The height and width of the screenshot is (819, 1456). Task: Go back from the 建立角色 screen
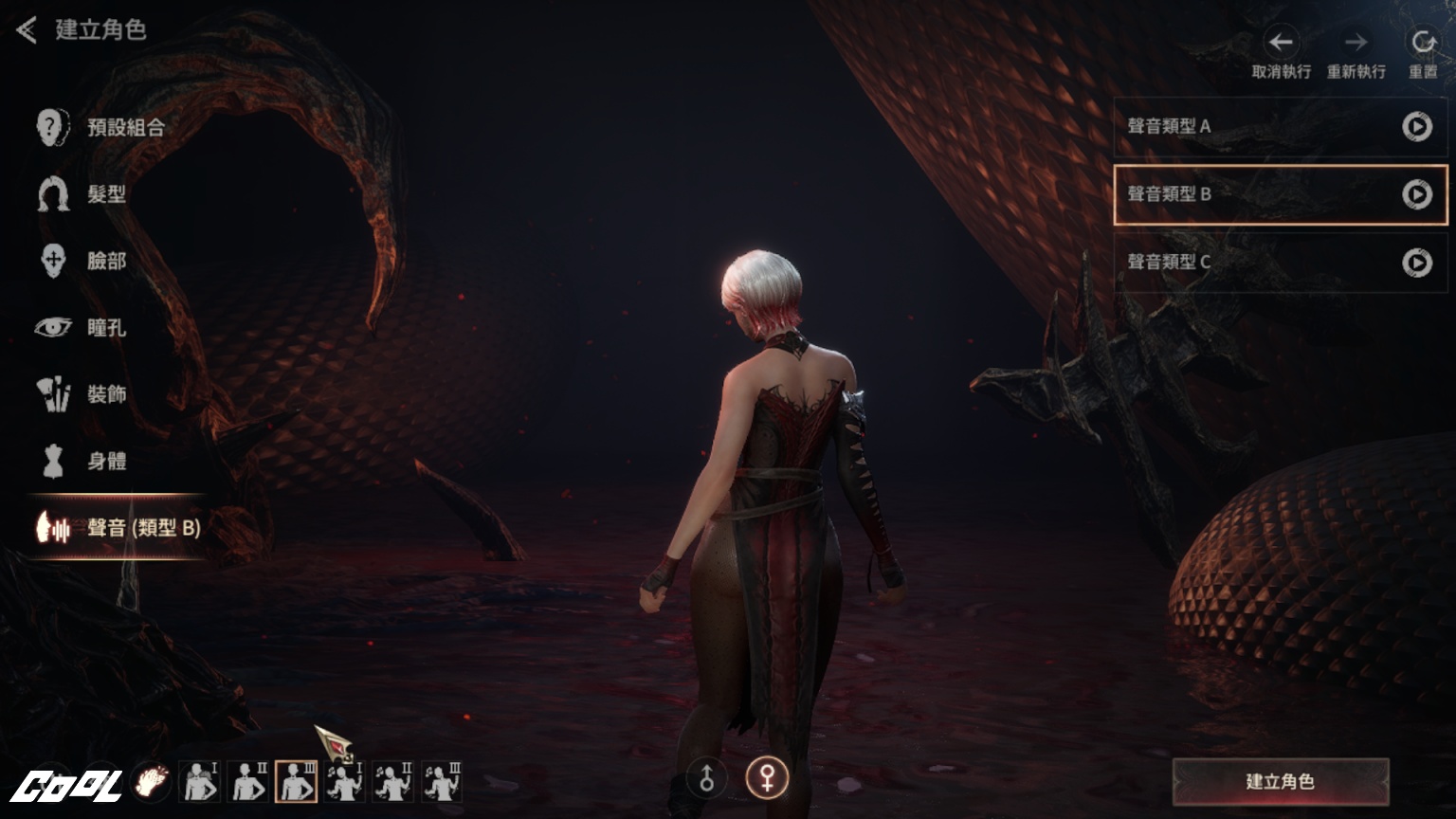[27, 30]
